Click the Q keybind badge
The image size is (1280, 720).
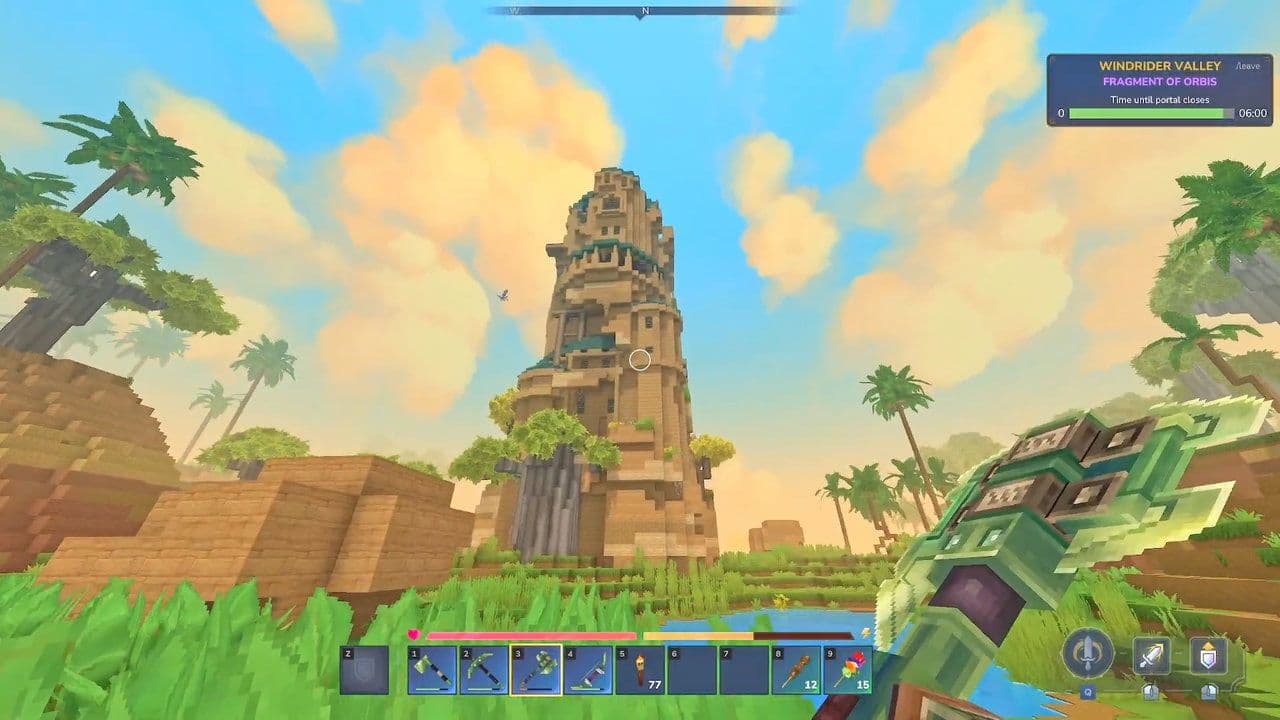click(1088, 693)
